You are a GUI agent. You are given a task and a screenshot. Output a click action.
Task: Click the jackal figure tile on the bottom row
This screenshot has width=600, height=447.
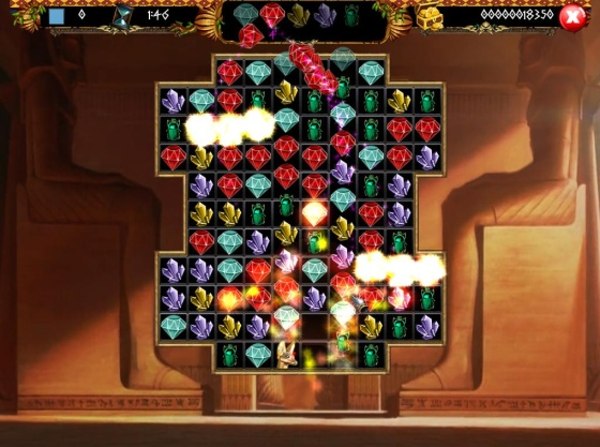coord(287,354)
